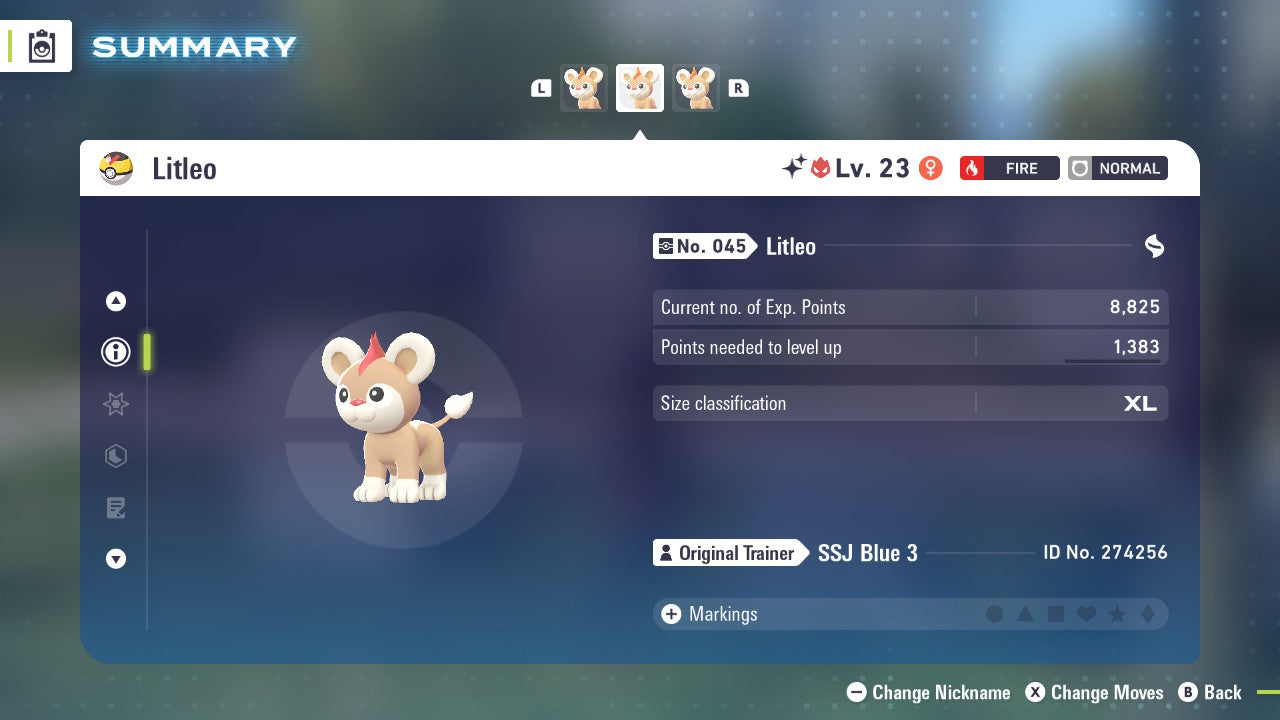Toggle the heart marking

point(1085,614)
